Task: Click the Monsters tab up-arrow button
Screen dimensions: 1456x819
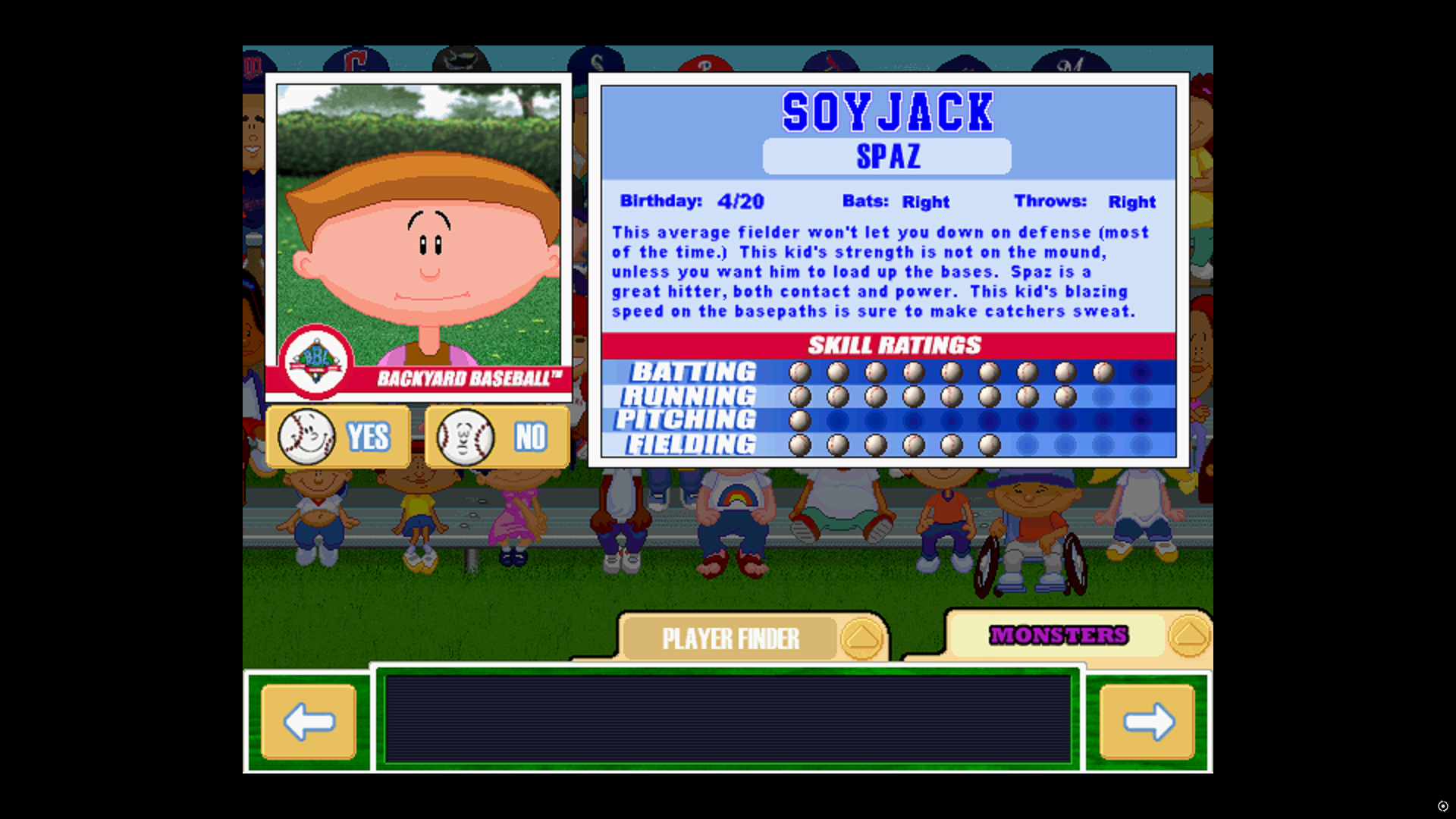Action: click(1188, 635)
